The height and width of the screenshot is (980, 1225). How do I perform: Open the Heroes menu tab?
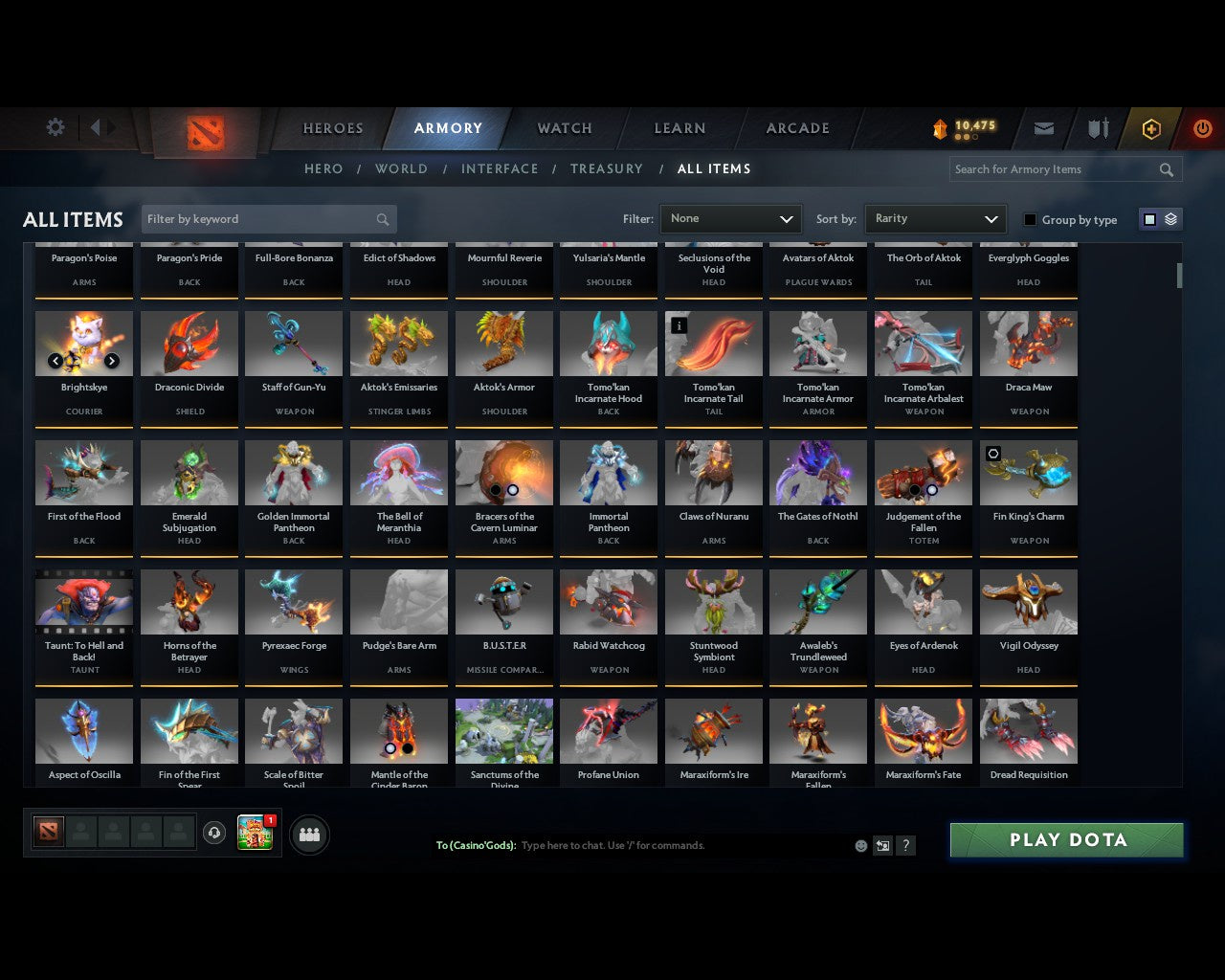tap(332, 127)
